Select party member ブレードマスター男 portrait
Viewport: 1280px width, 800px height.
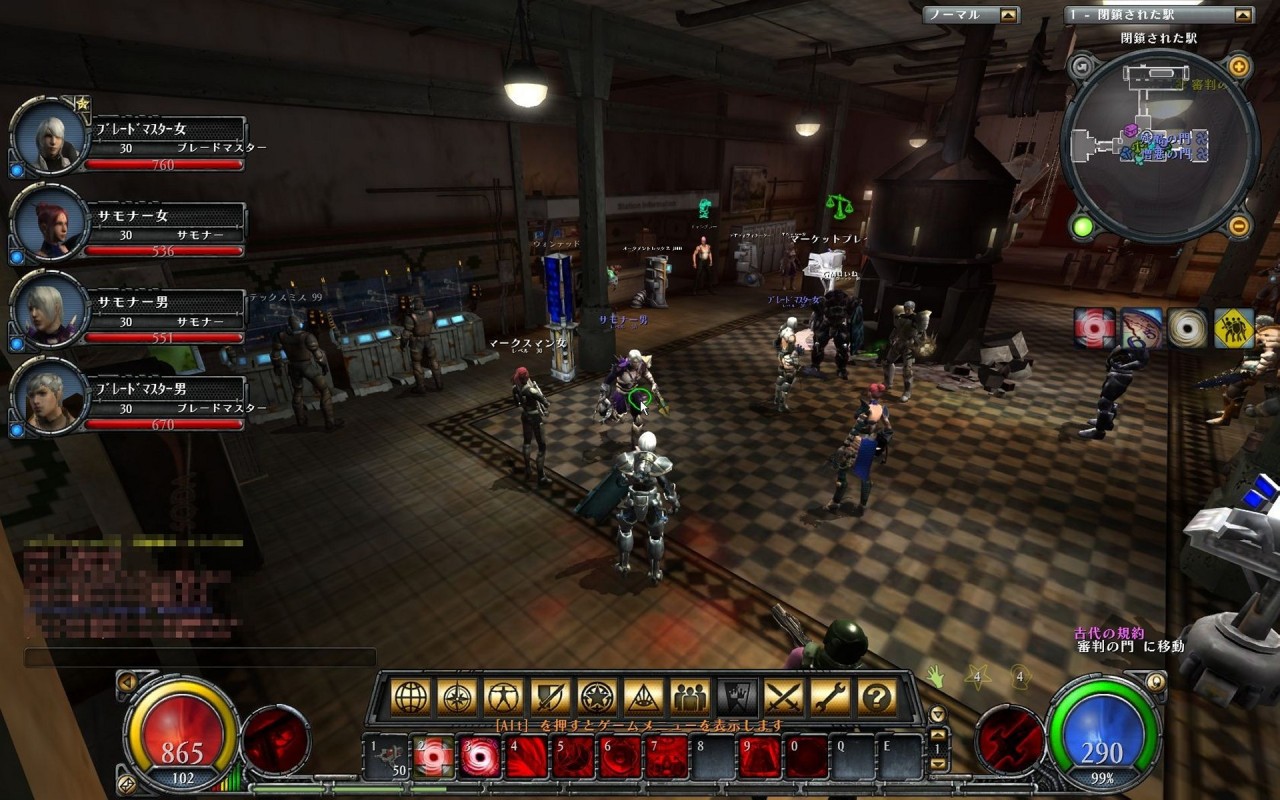48,396
